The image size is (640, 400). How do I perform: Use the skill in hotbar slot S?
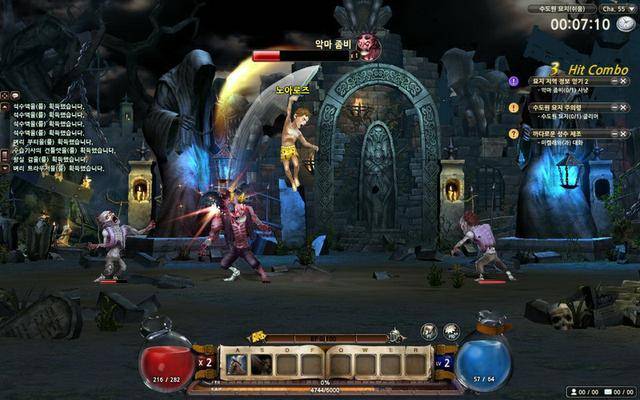[x=261, y=365]
